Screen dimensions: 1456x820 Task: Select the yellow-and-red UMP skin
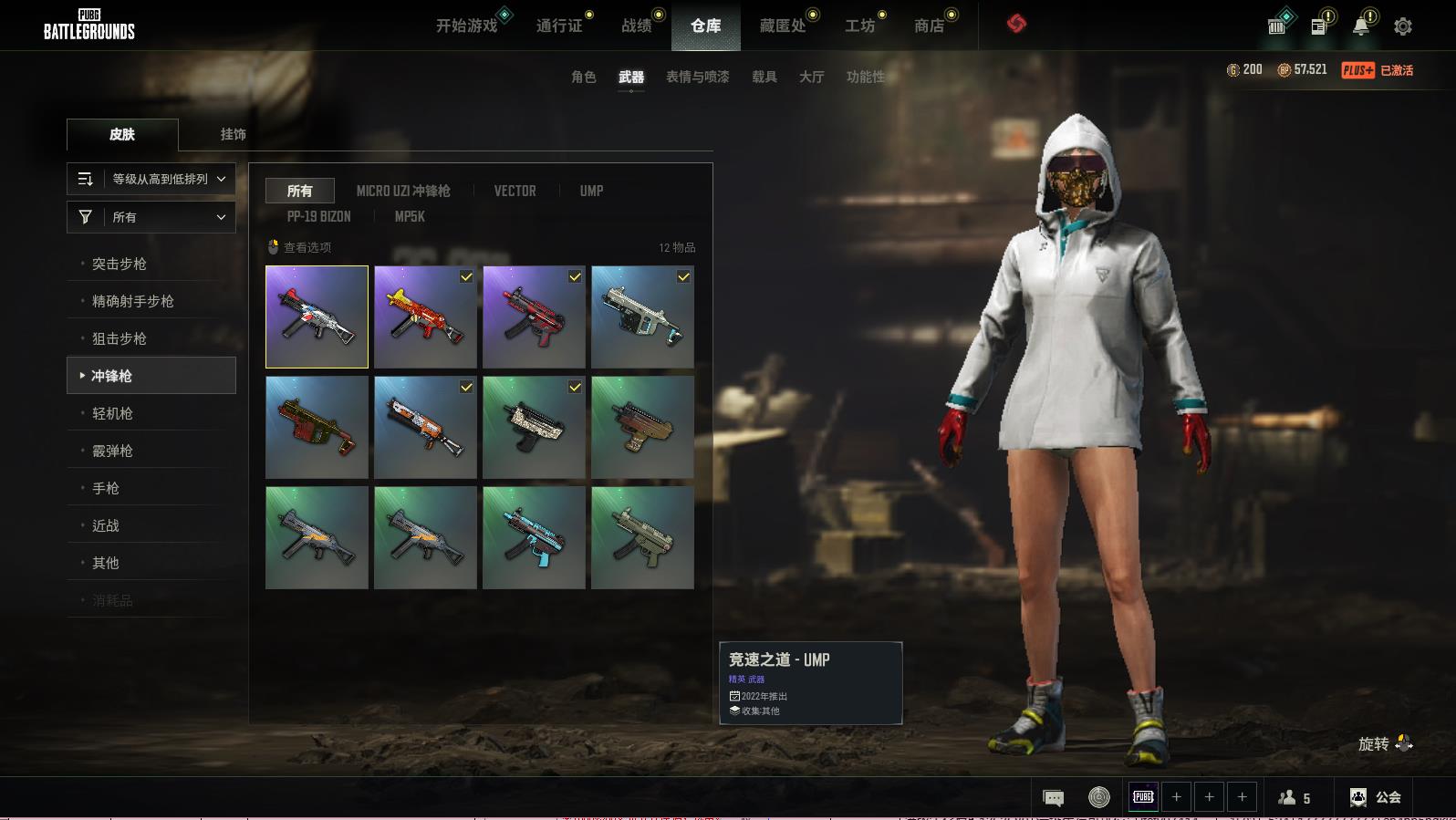click(425, 317)
